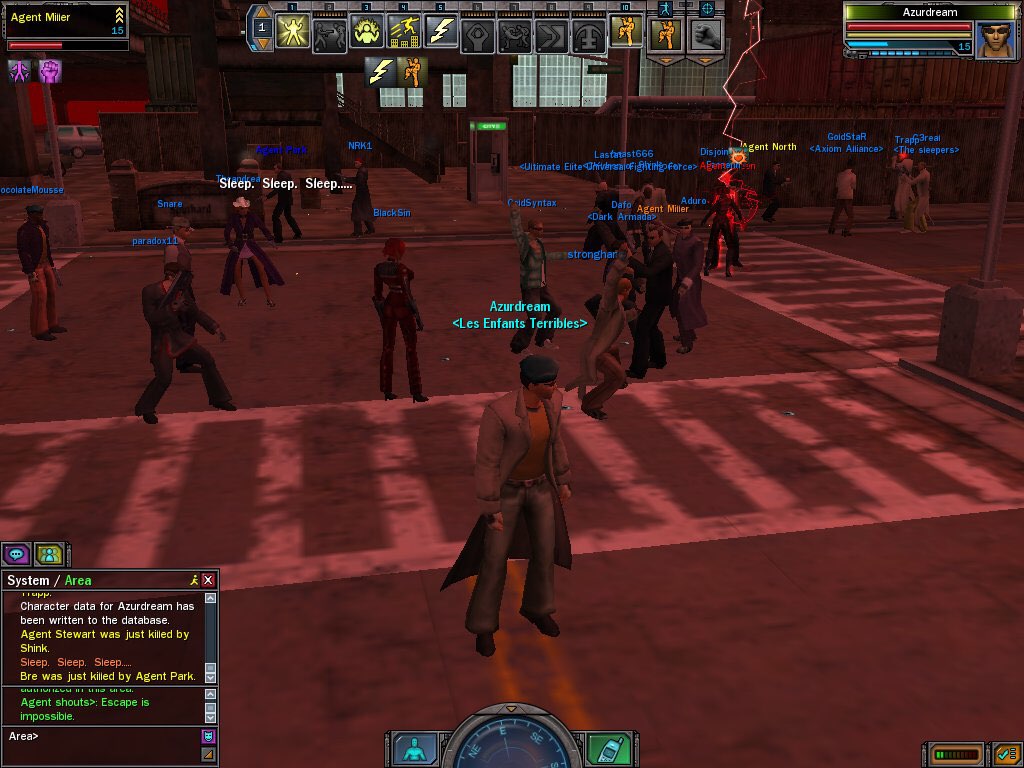Open the chat speech bubble panel

tap(16, 554)
